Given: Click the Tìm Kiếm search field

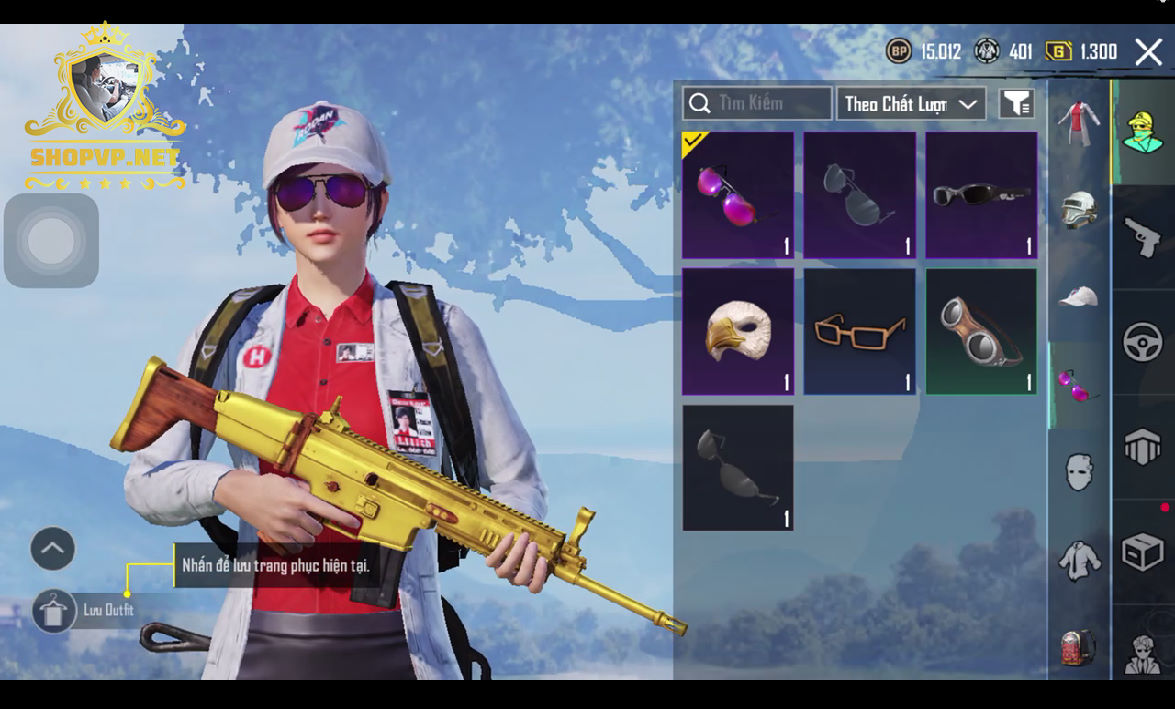Looking at the screenshot, I should (x=757, y=103).
